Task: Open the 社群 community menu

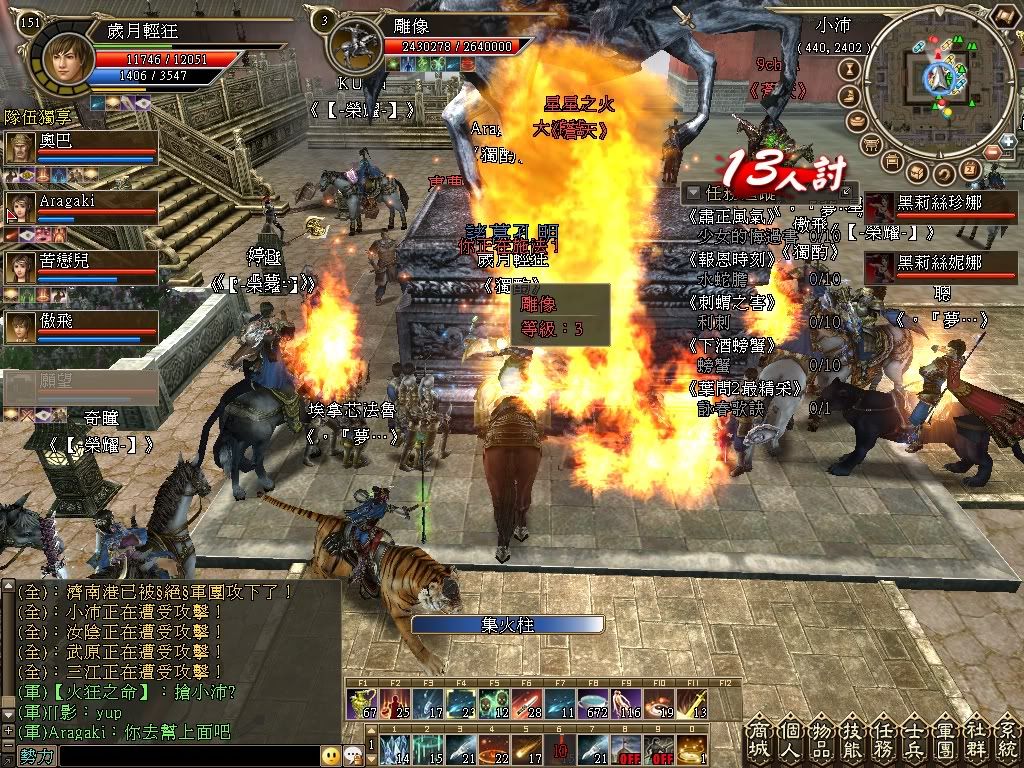Action: pos(974,741)
